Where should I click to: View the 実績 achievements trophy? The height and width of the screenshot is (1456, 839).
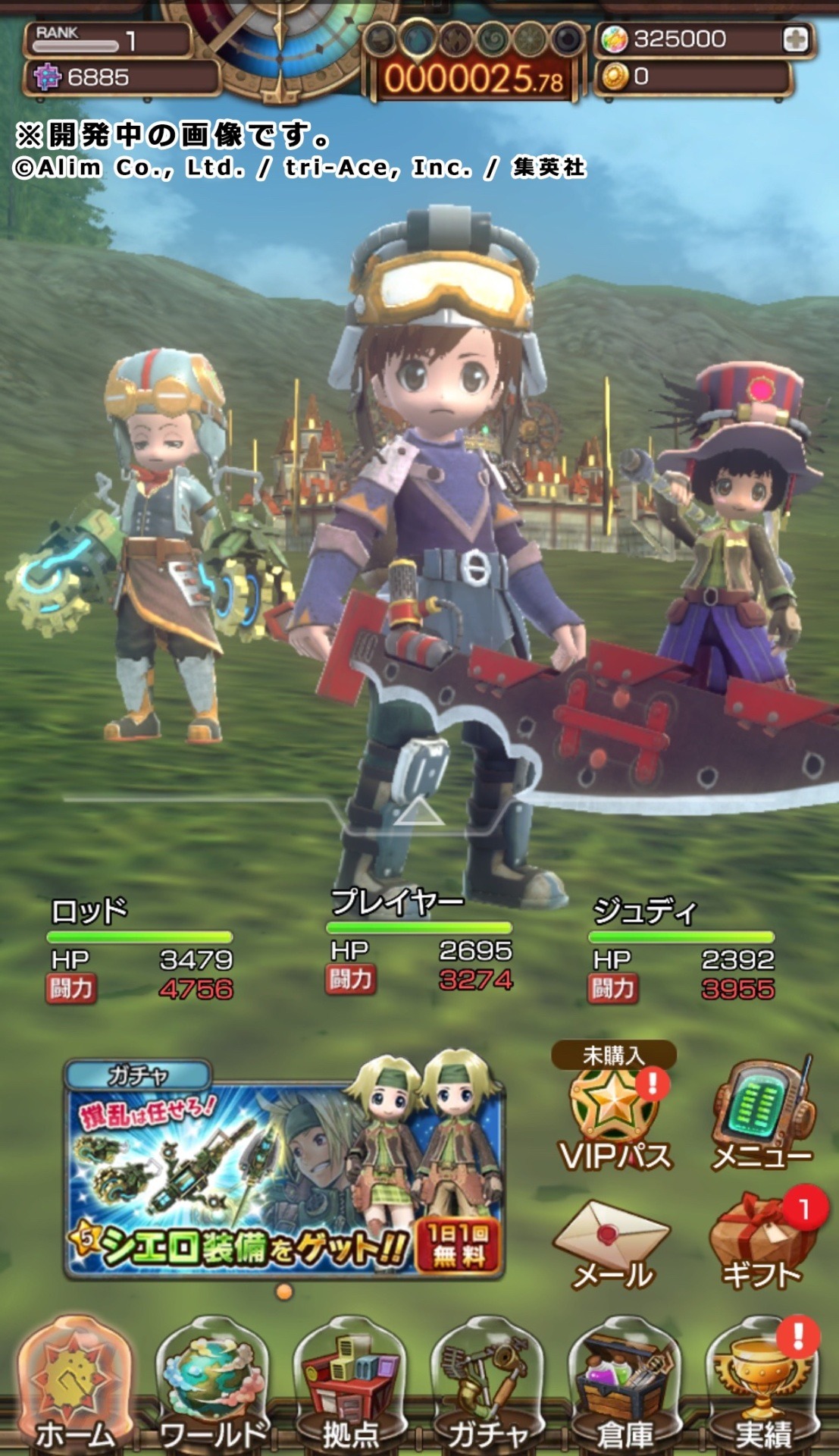pos(762,1386)
